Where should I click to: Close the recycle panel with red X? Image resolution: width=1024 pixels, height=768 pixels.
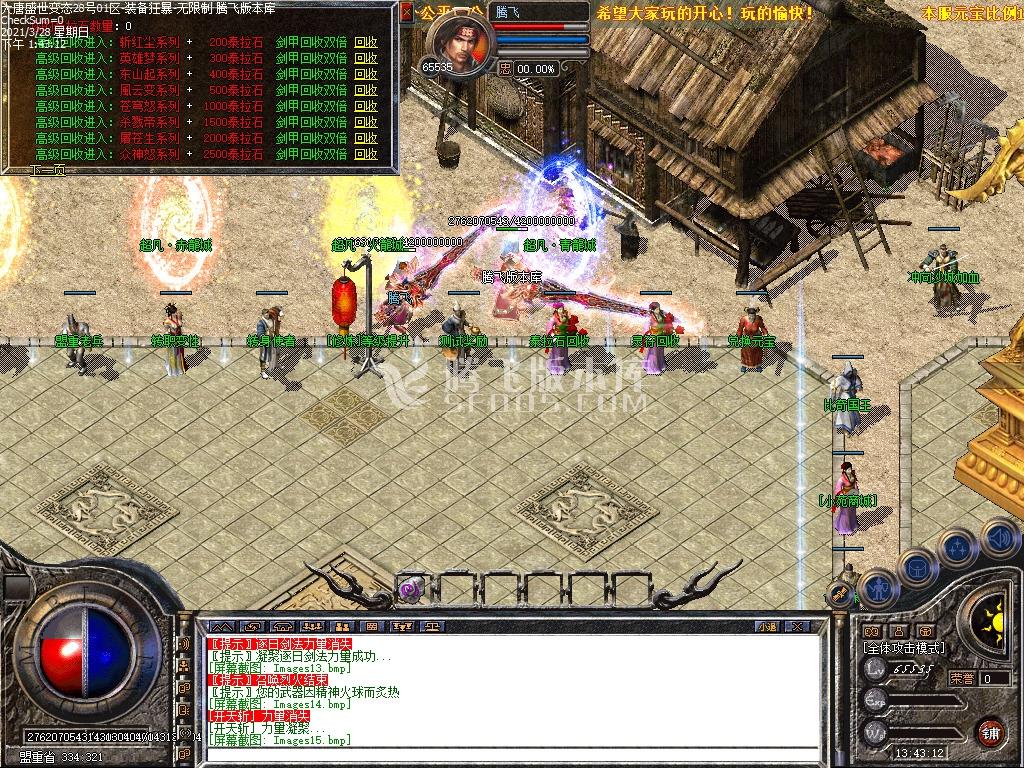(x=407, y=13)
